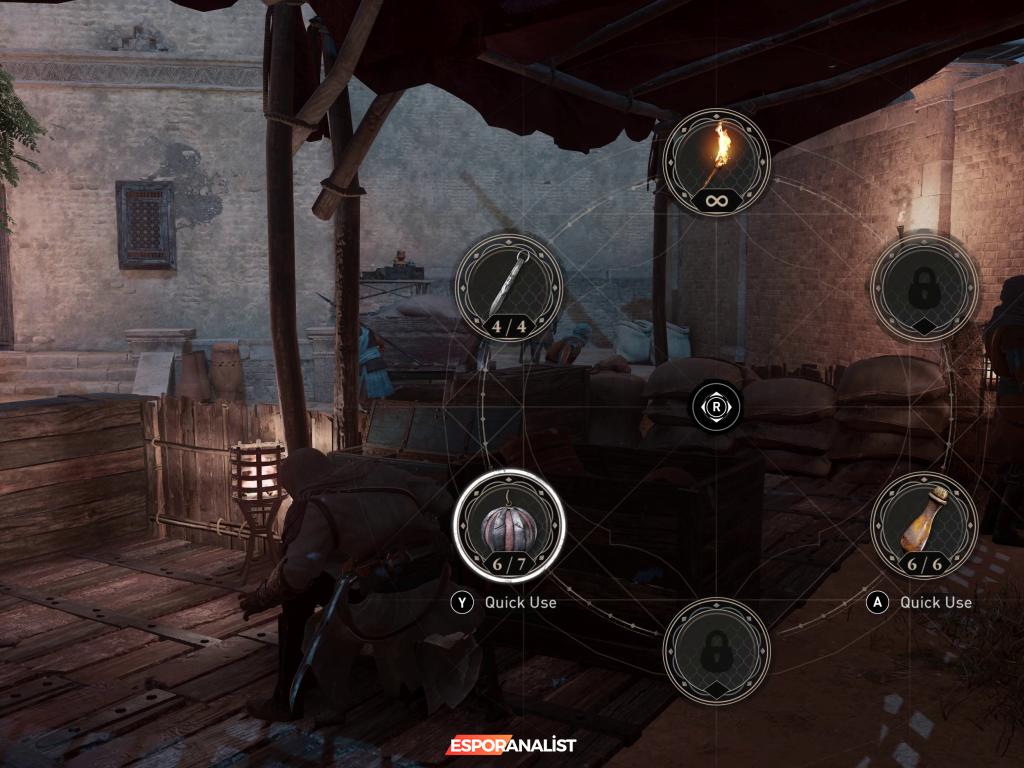Select the striped bomb slot showing 6/7
1024x768 pixels.
pyautogui.click(x=509, y=525)
